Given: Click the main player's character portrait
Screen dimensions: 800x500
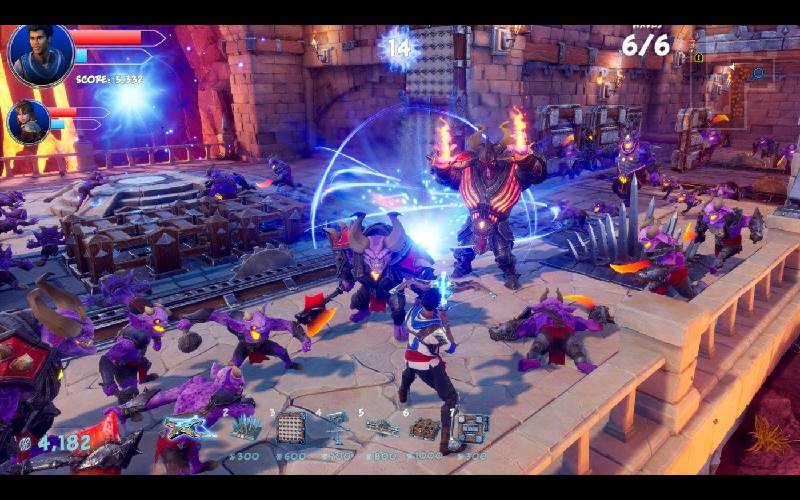Looking at the screenshot, I should [41, 56].
